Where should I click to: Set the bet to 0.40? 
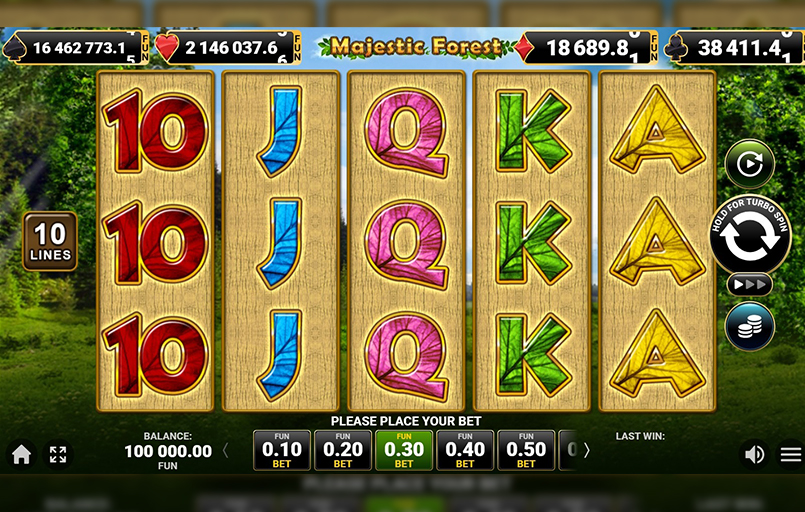pos(465,450)
